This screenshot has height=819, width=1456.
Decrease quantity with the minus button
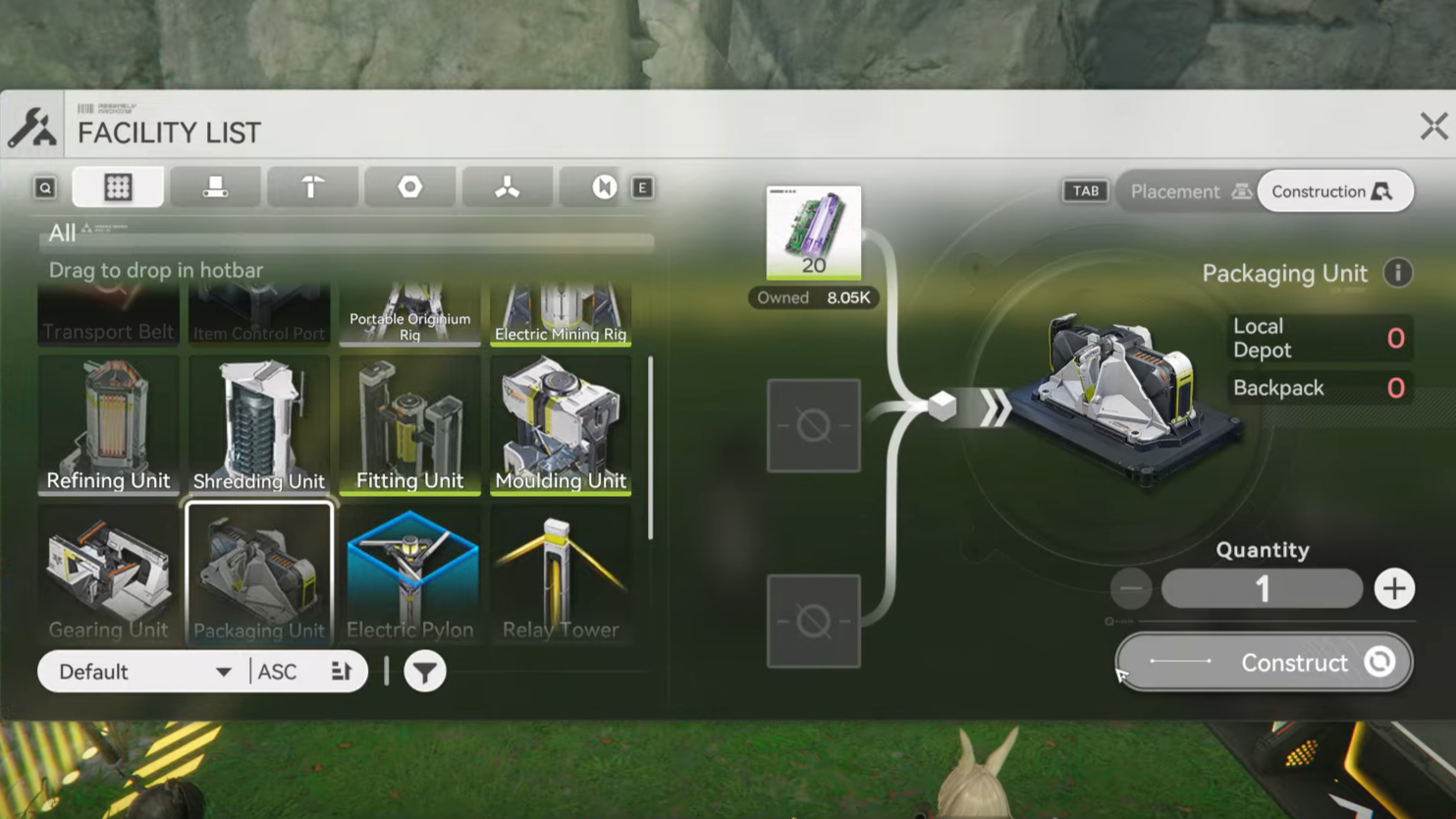pyautogui.click(x=1131, y=589)
